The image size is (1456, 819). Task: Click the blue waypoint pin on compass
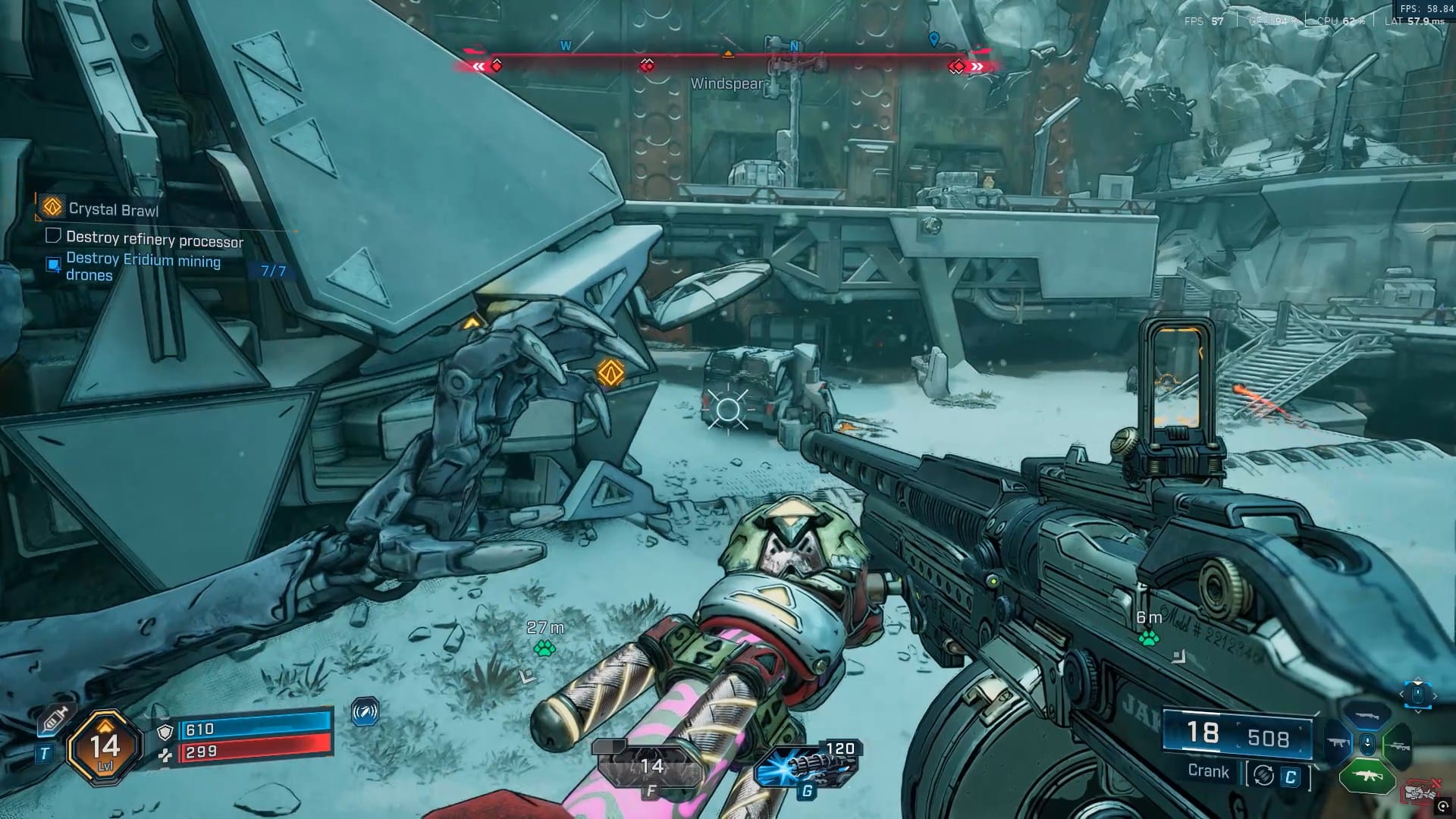[x=934, y=39]
